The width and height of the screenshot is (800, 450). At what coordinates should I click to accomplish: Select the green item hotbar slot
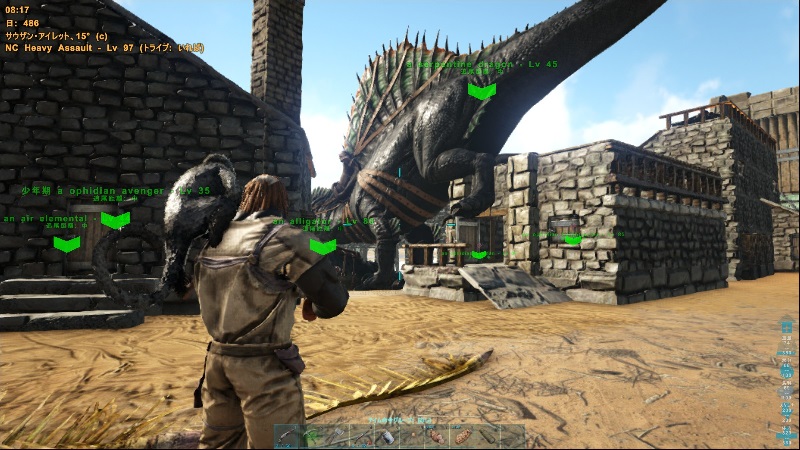tap(312, 437)
